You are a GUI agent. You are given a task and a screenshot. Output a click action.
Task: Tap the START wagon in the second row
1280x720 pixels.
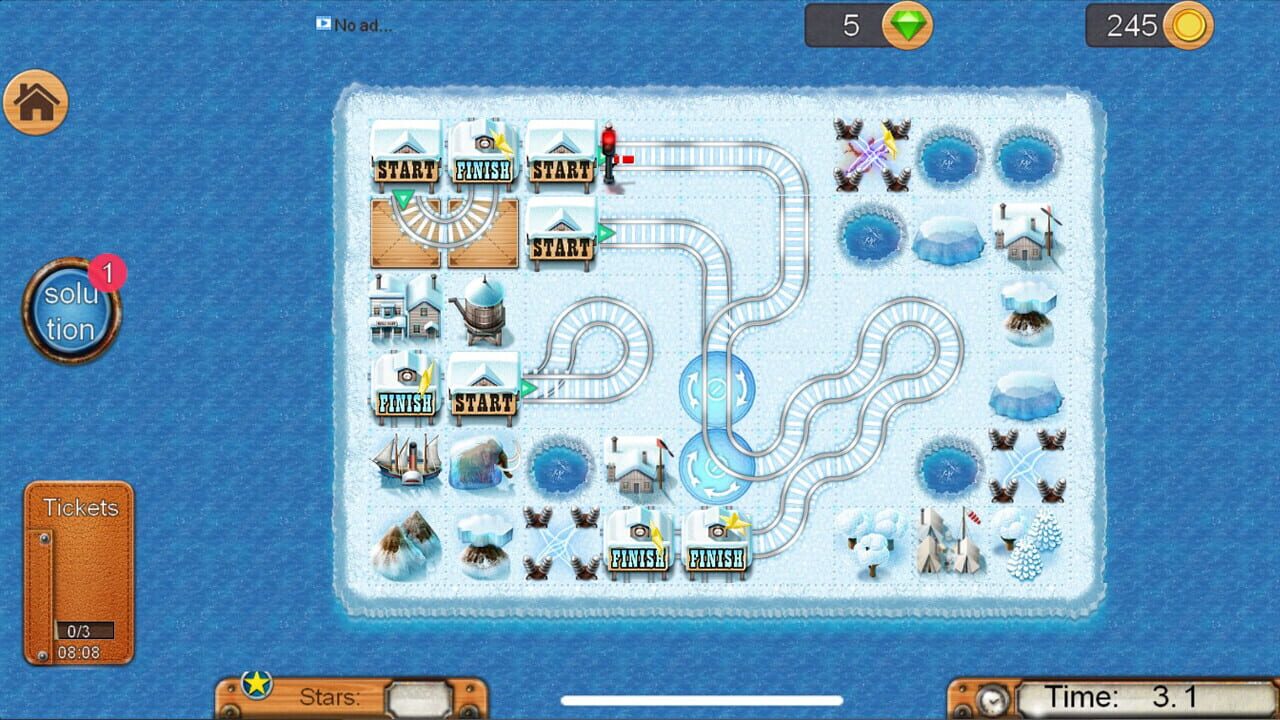[x=560, y=232]
